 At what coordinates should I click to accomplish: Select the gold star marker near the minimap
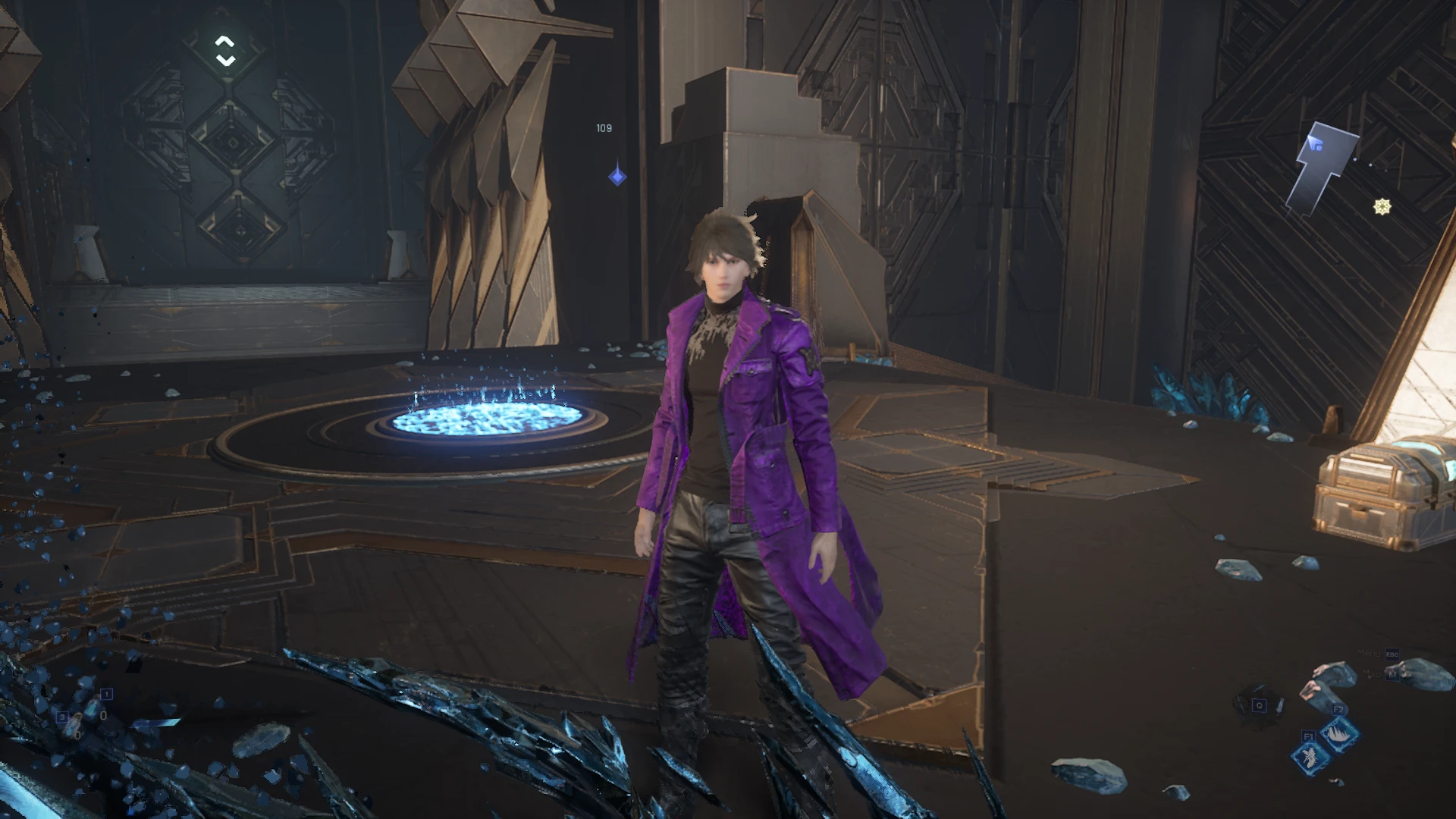click(1382, 206)
